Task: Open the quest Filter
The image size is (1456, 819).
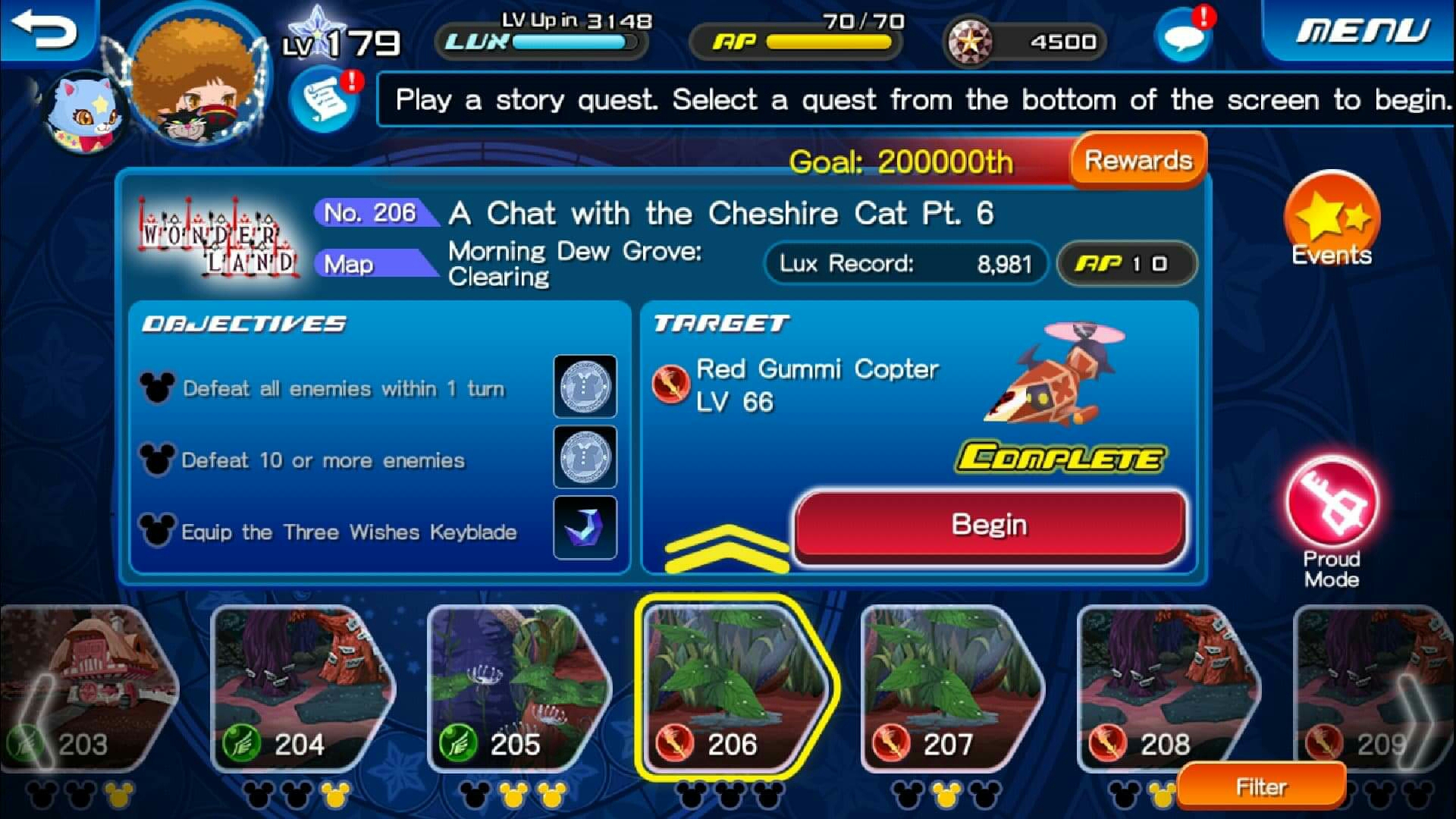Action: tap(1261, 787)
